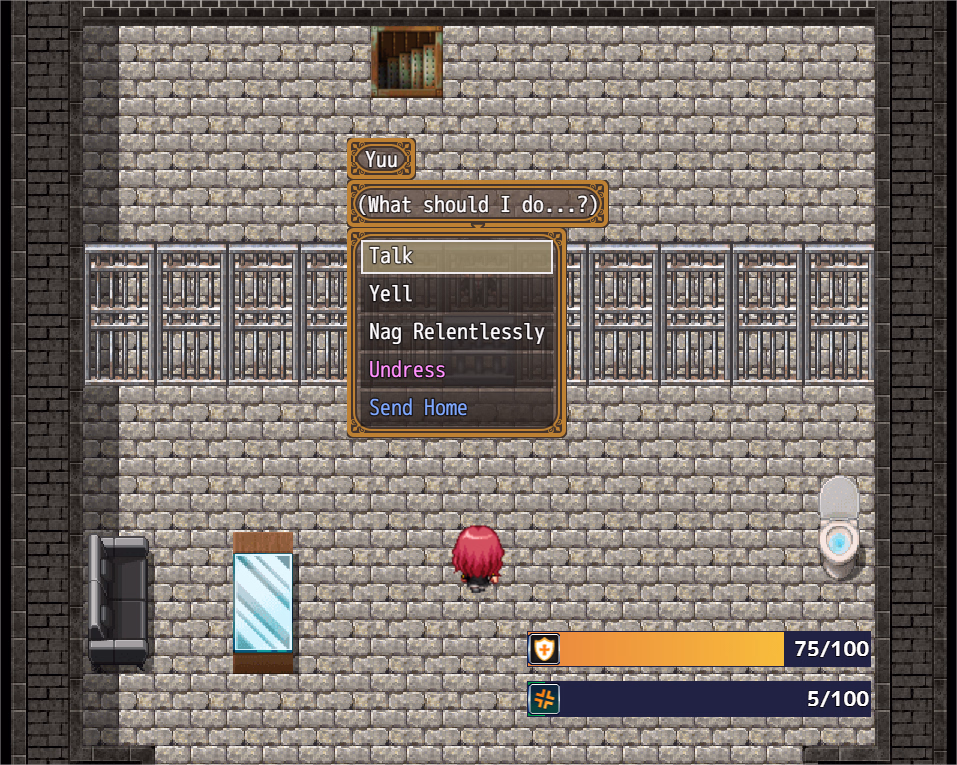The width and height of the screenshot is (957, 765).
Task: Pick the Nag Relentlessly option
Action: coord(456,332)
